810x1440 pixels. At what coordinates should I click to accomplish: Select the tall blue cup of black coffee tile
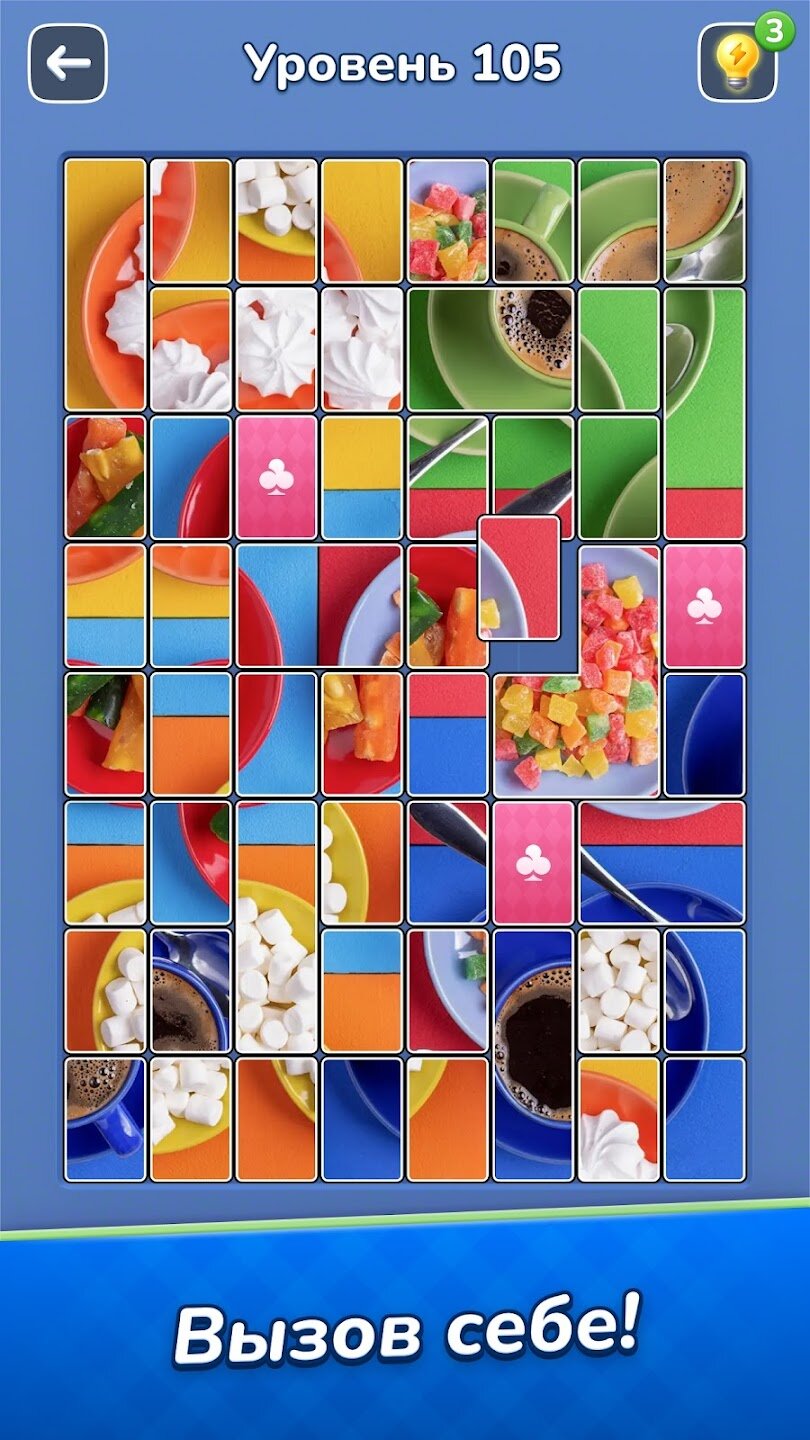533,1055
